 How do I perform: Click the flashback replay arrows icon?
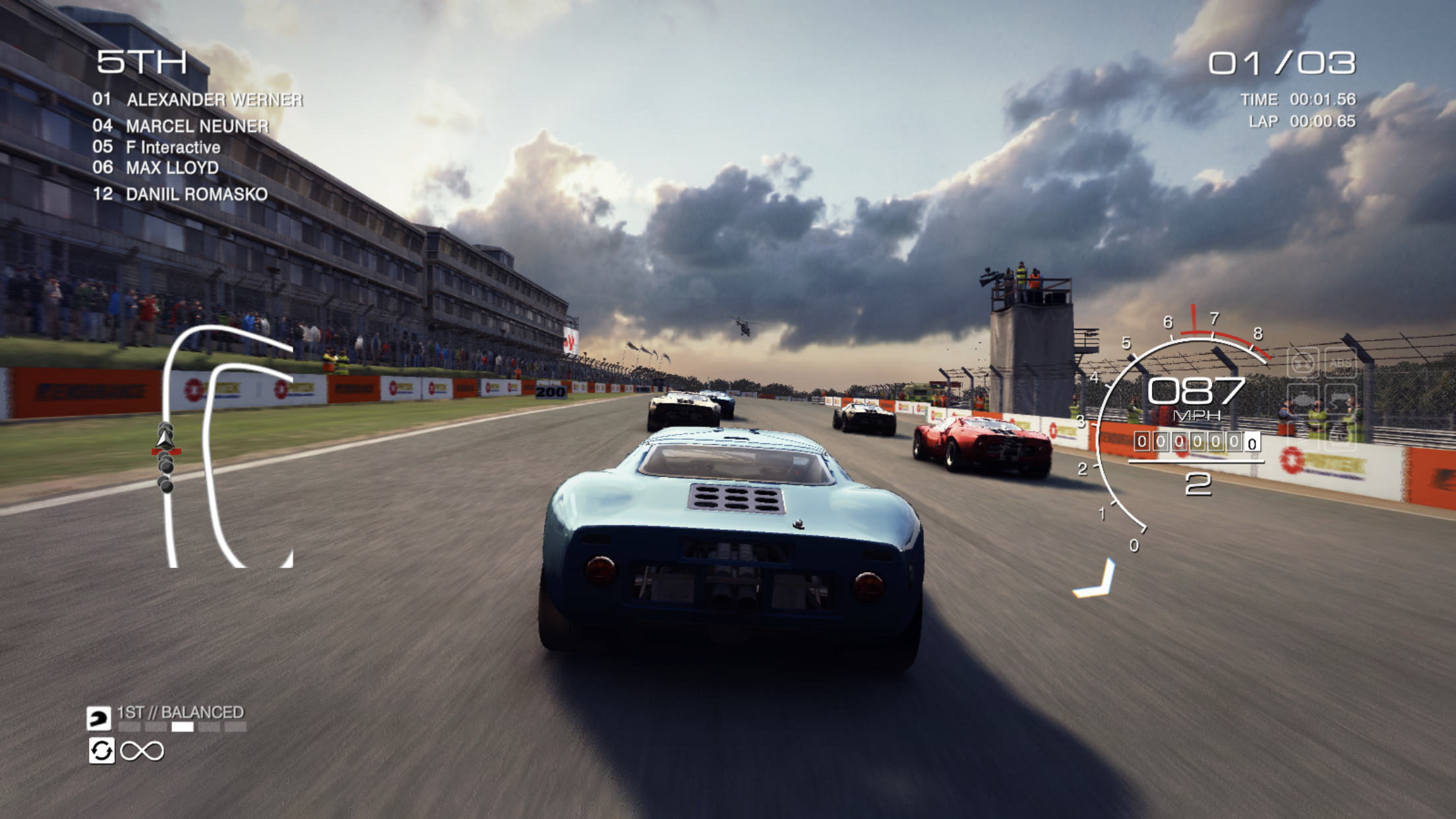tap(102, 751)
